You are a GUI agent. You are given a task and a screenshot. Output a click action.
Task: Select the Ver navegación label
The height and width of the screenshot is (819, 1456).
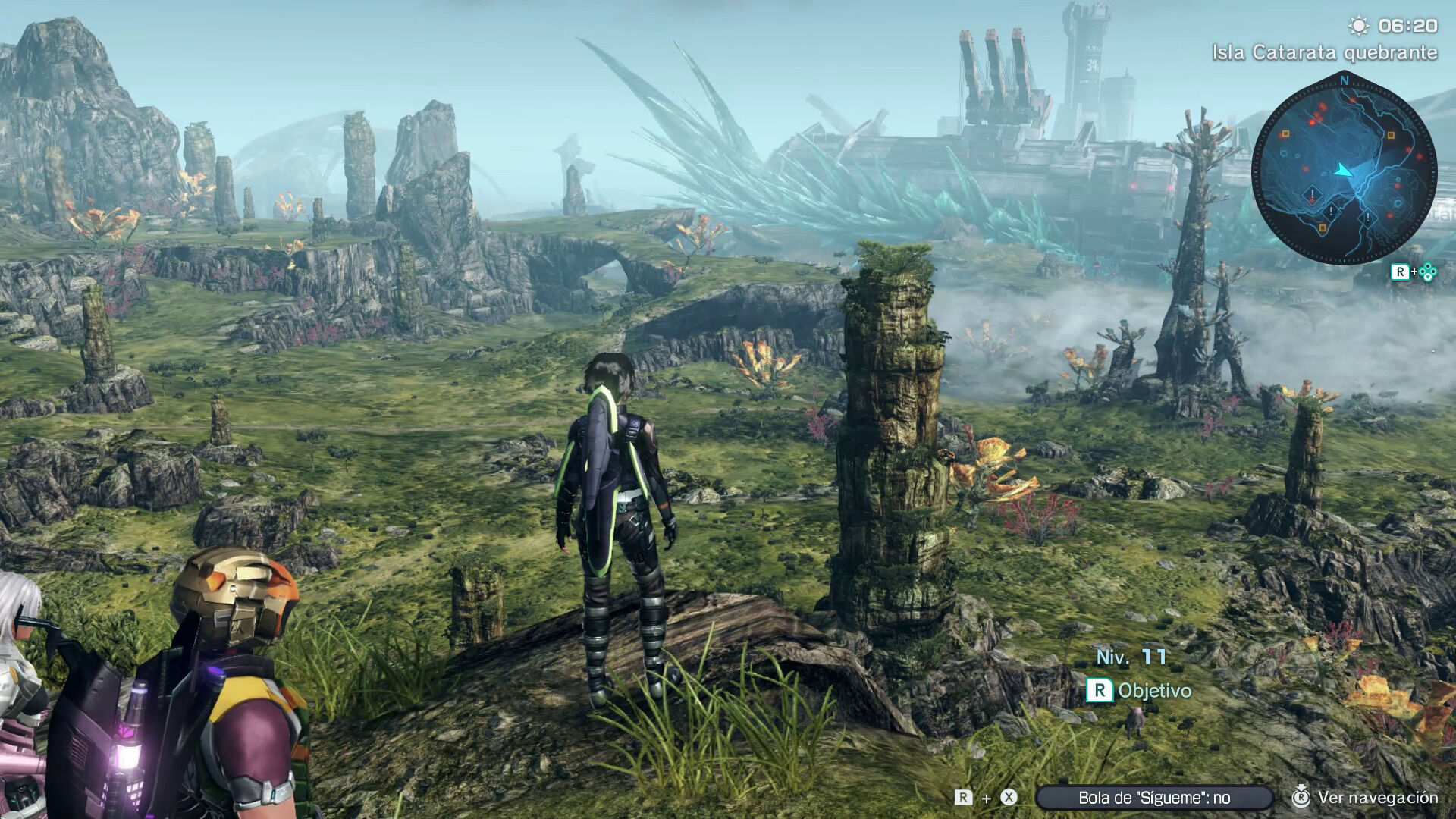1377,798
